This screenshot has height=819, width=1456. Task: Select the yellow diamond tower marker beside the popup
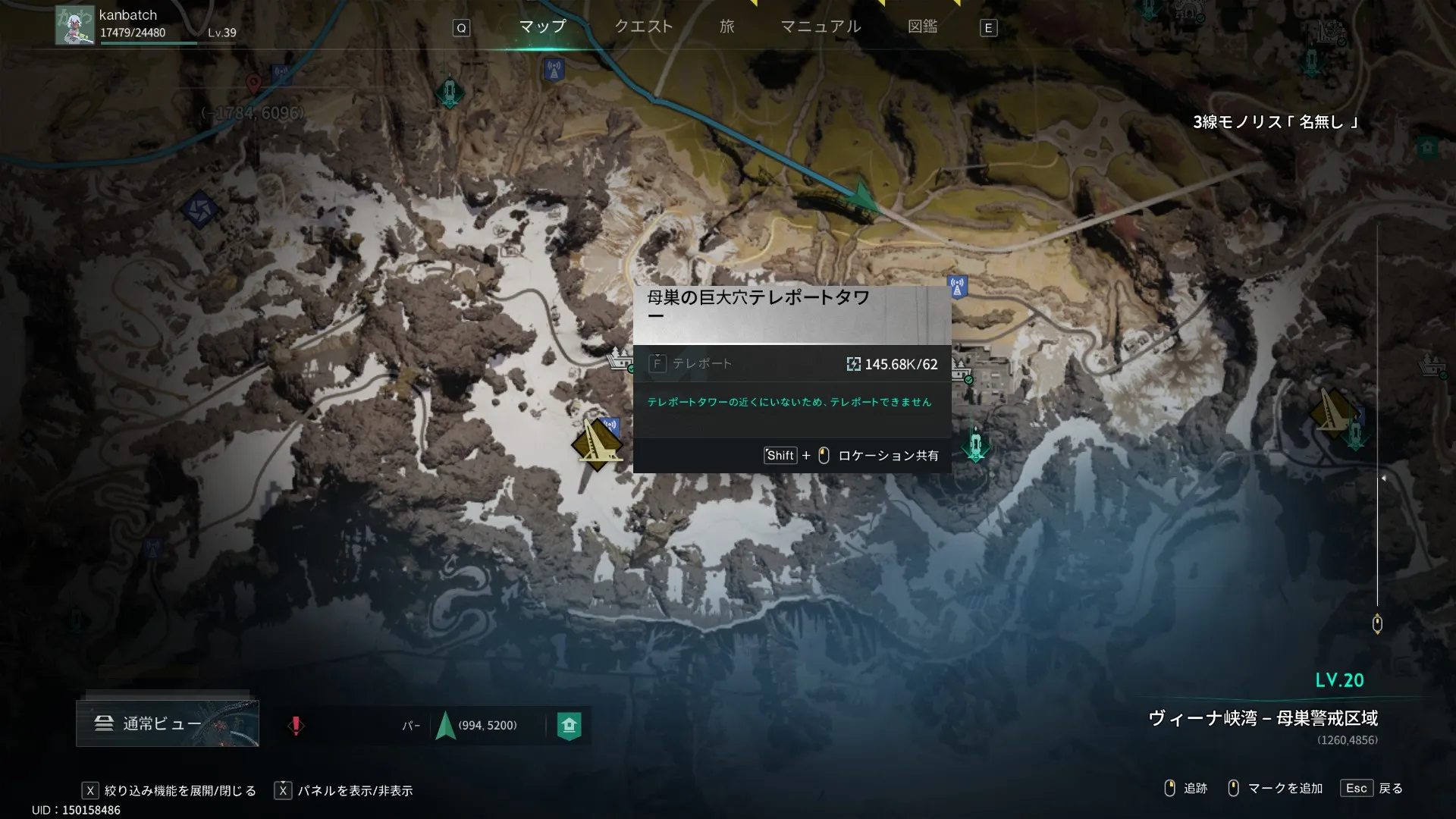(x=597, y=444)
